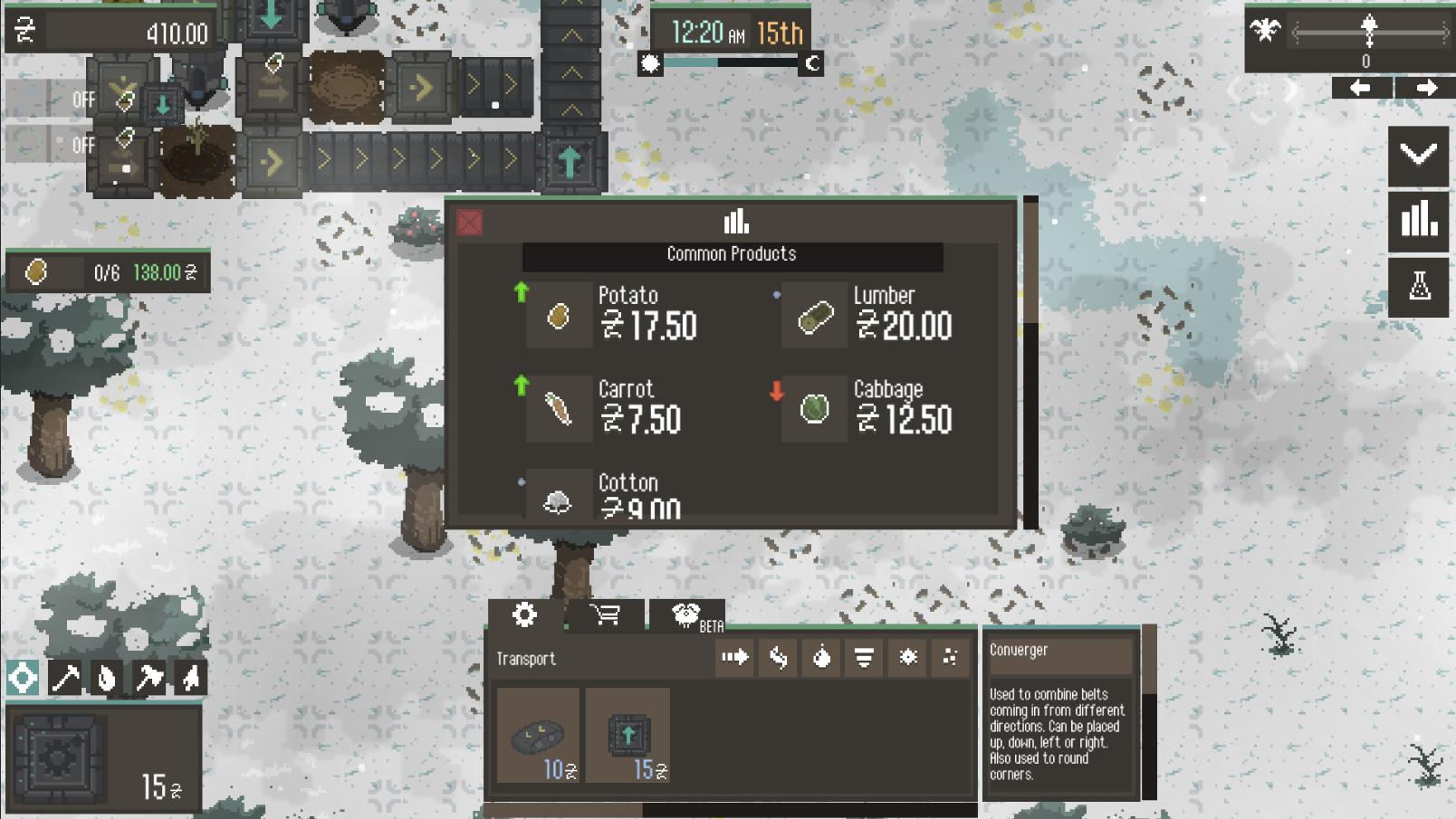Toggle the first OFF switch near the sprinklers
1456x819 pixels.
pyautogui.click(x=83, y=100)
